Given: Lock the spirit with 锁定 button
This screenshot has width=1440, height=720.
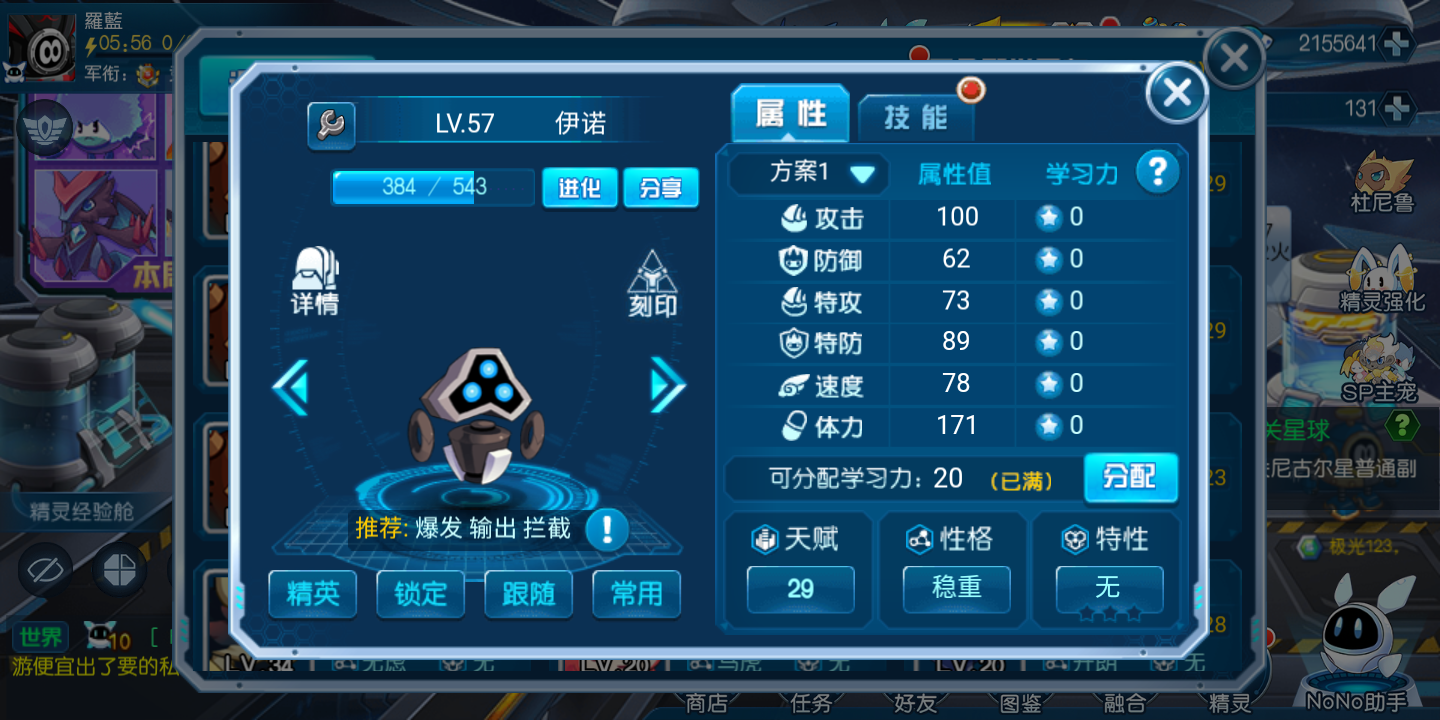Looking at the screenshot, I should click(x=421, y=594).
